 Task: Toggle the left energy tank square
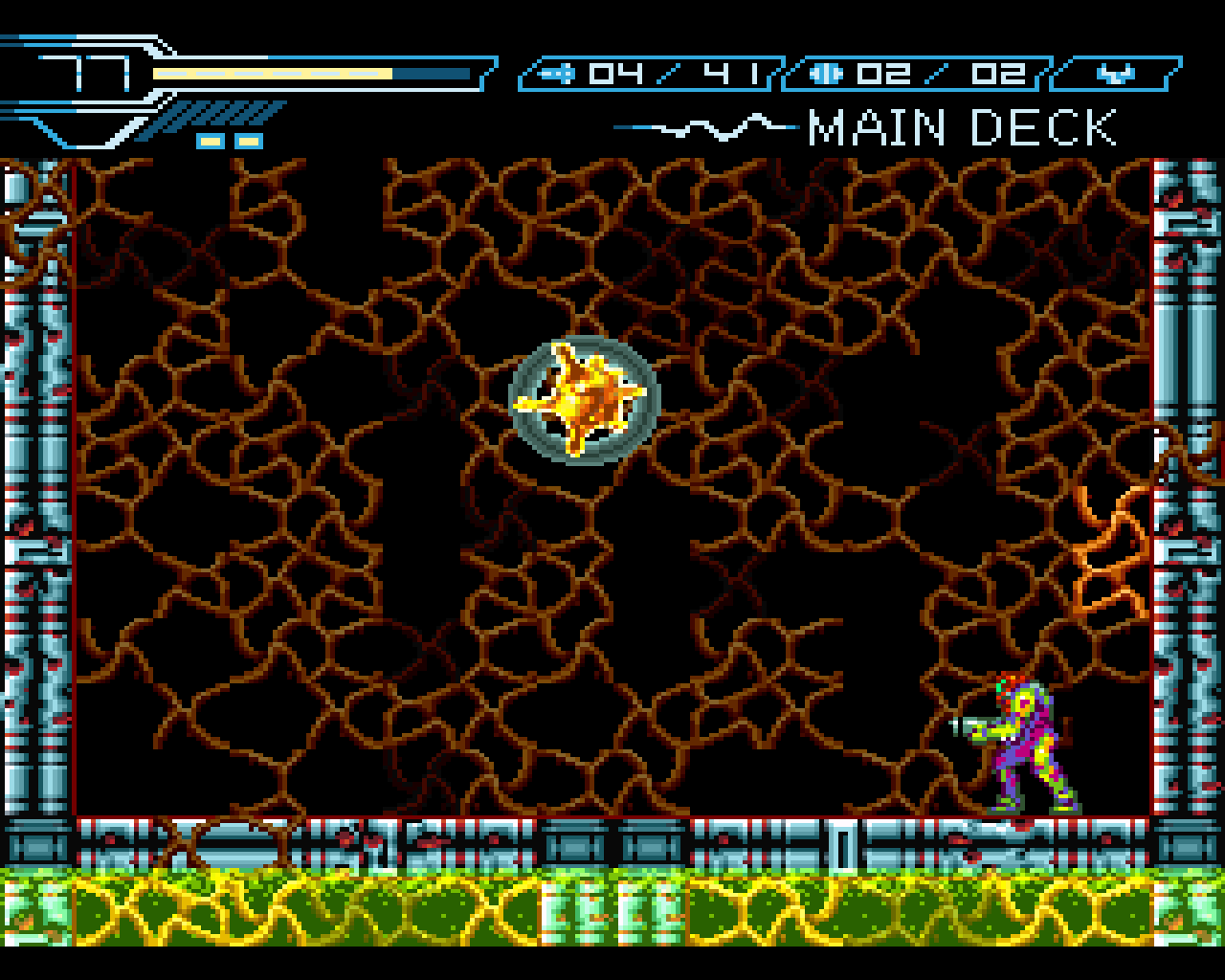[x=209, y=140]
